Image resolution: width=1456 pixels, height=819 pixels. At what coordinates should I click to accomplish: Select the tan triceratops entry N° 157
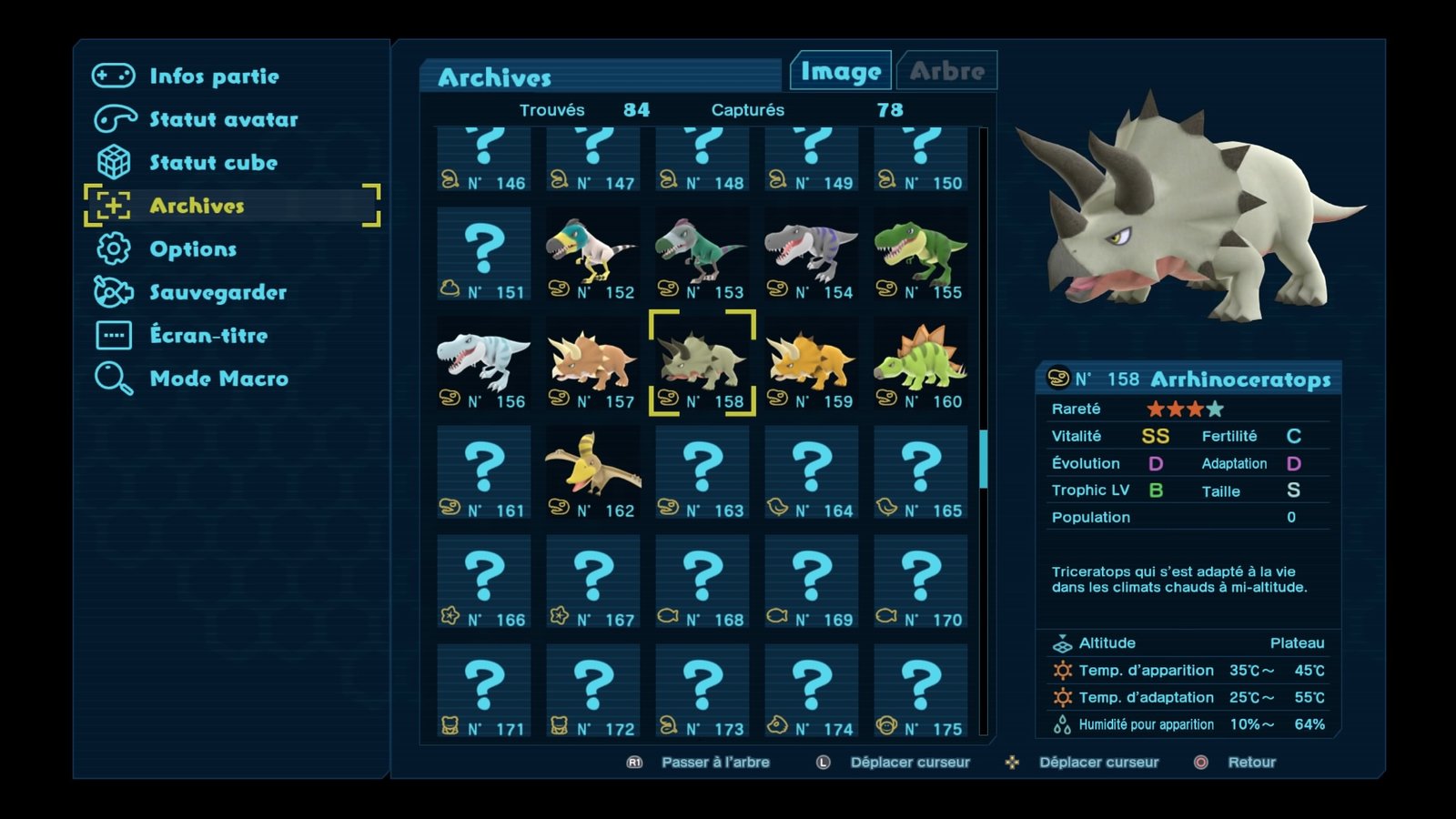pos(592,364)
